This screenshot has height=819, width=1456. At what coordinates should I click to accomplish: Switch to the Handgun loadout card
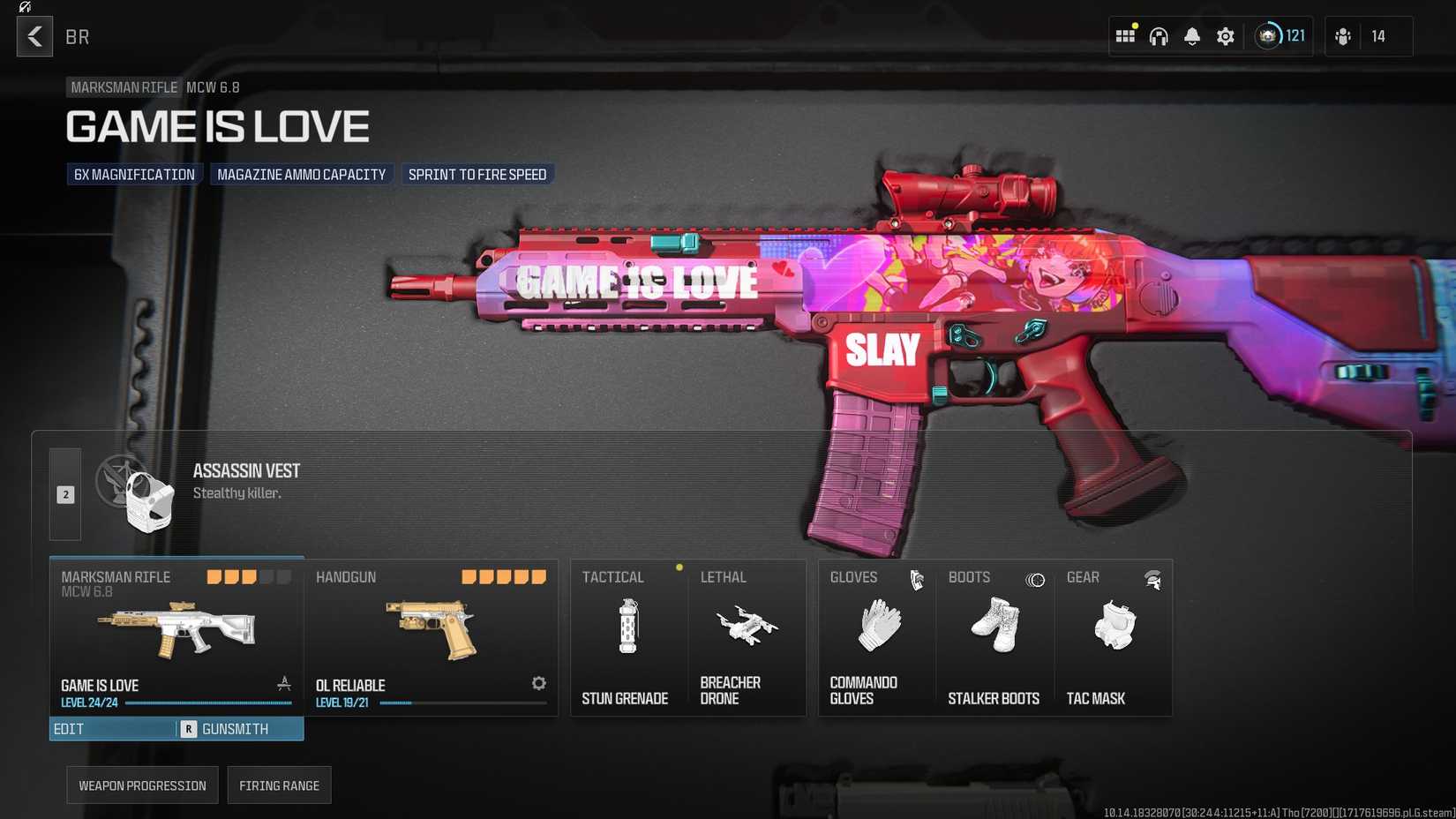[432, 637]
